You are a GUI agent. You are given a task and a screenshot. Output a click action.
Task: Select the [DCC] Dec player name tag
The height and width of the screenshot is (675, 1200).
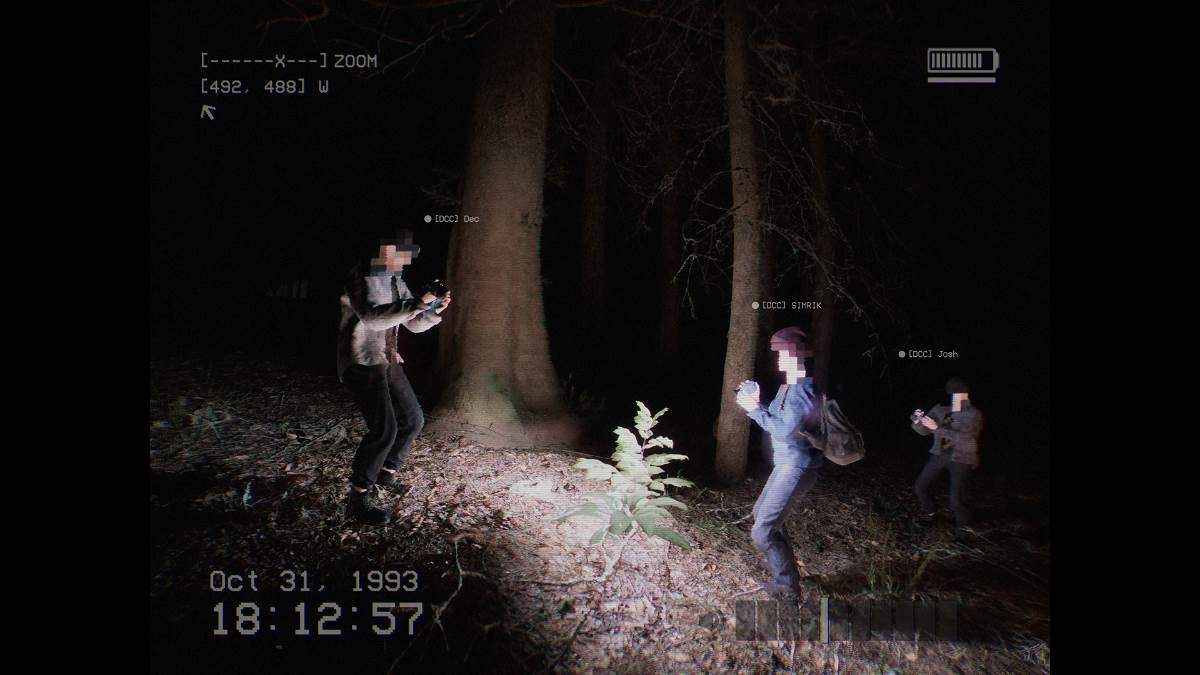click(x=455, y=219)
